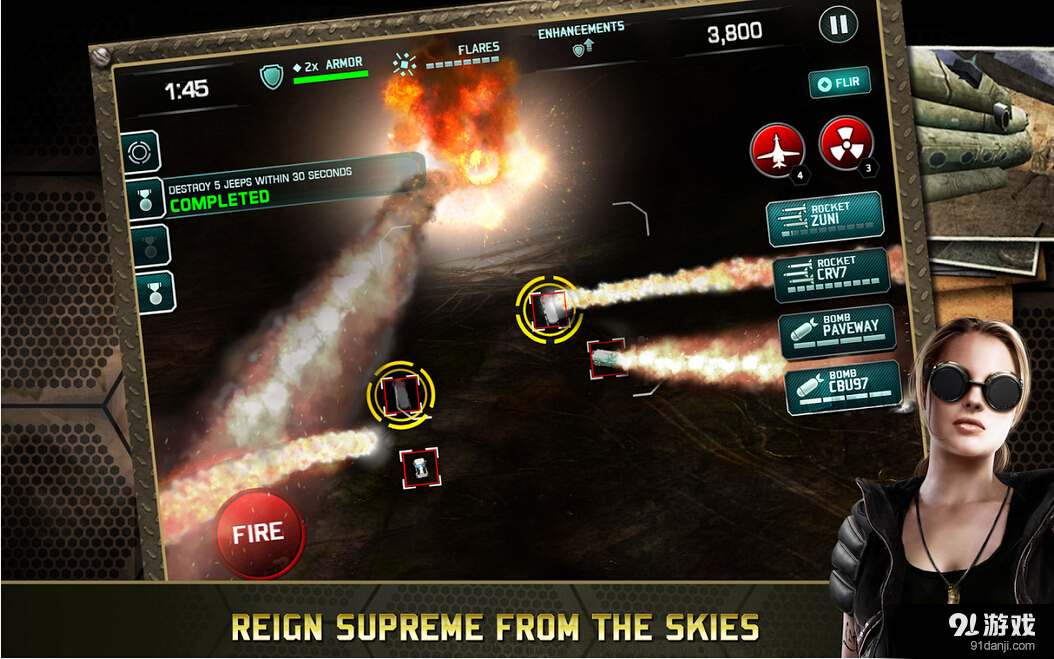The width and height of the screenshot is (1054, 659).
Task: Toggle FLIR vision mode
Action: pyautogui.click(x=840, y=83)
